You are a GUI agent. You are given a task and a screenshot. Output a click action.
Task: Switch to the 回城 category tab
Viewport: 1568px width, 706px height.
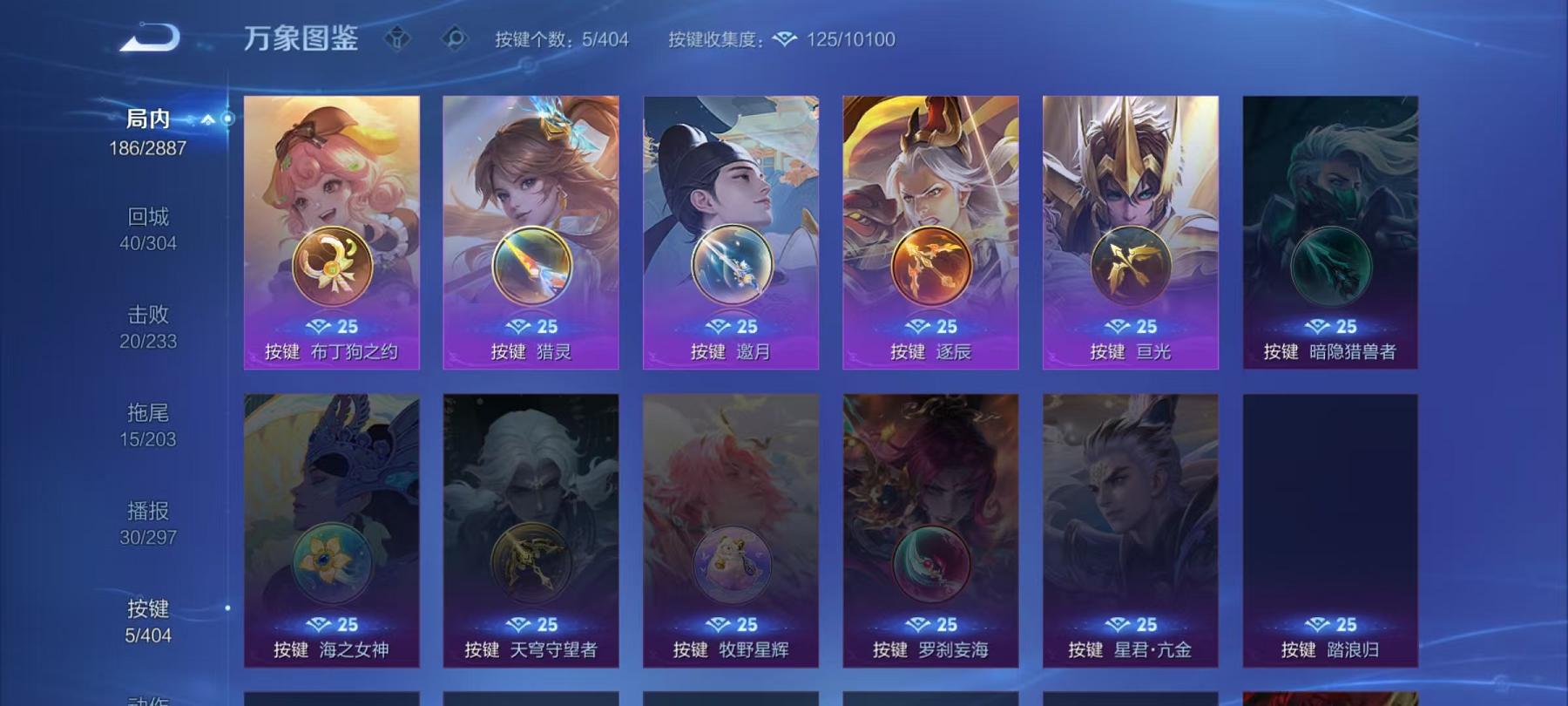(148, 216)
